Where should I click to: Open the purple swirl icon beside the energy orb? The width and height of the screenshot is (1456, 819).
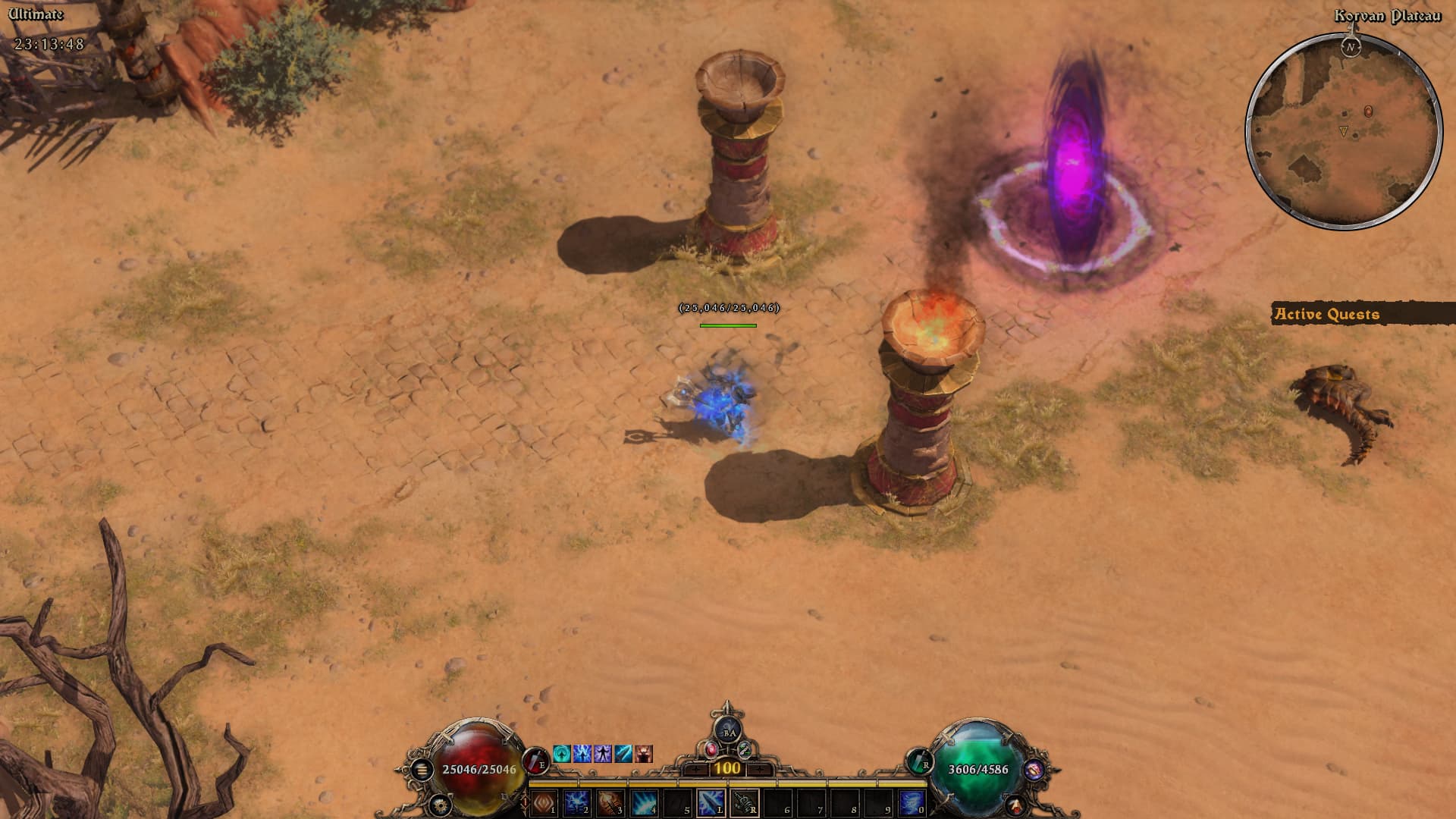pyautogui.click(x=1033, y=770)
